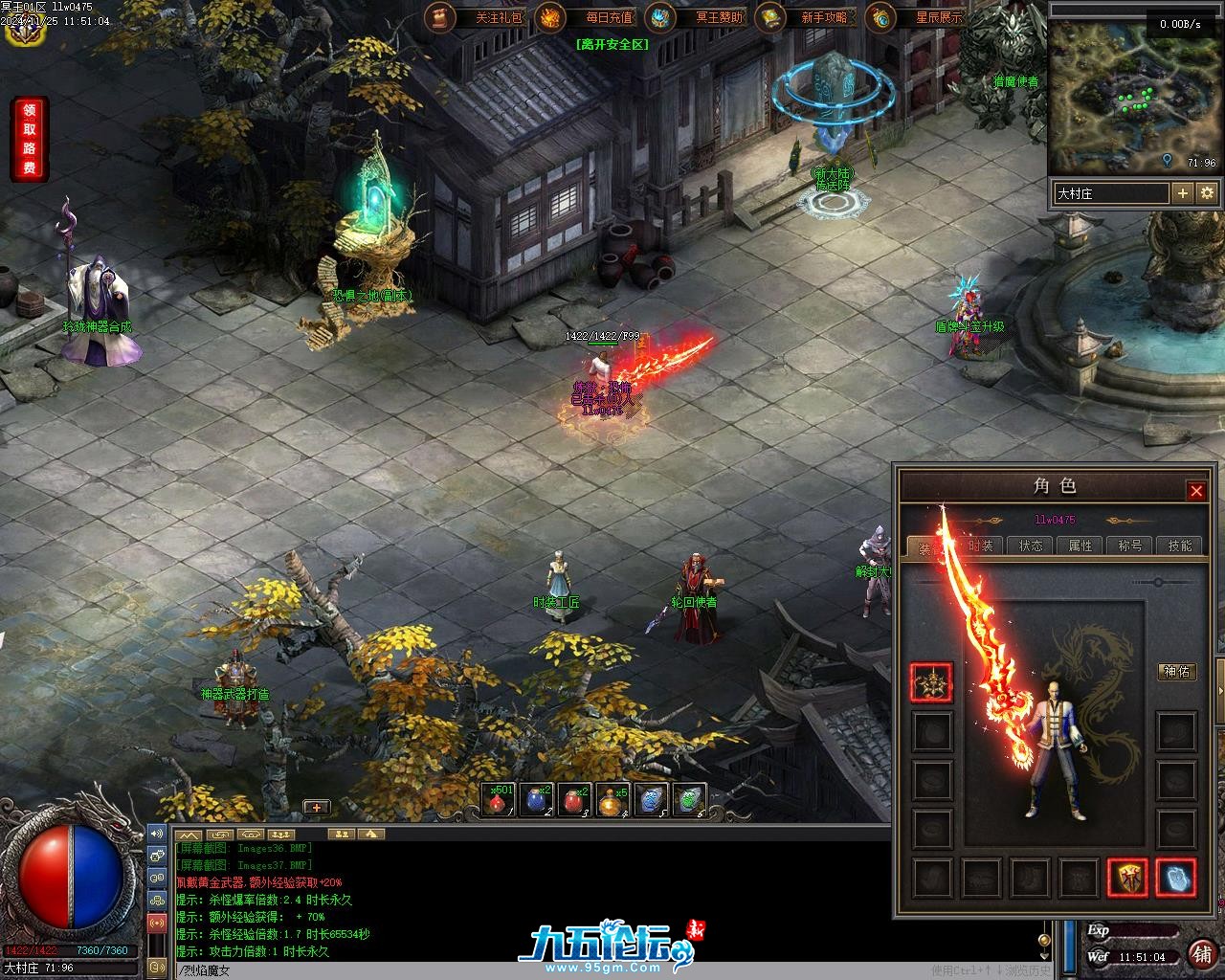Switch to the 技能 skills tab
Image resolution: width=1225 pixels, height=980 pixels.
tap(1180, 546)
